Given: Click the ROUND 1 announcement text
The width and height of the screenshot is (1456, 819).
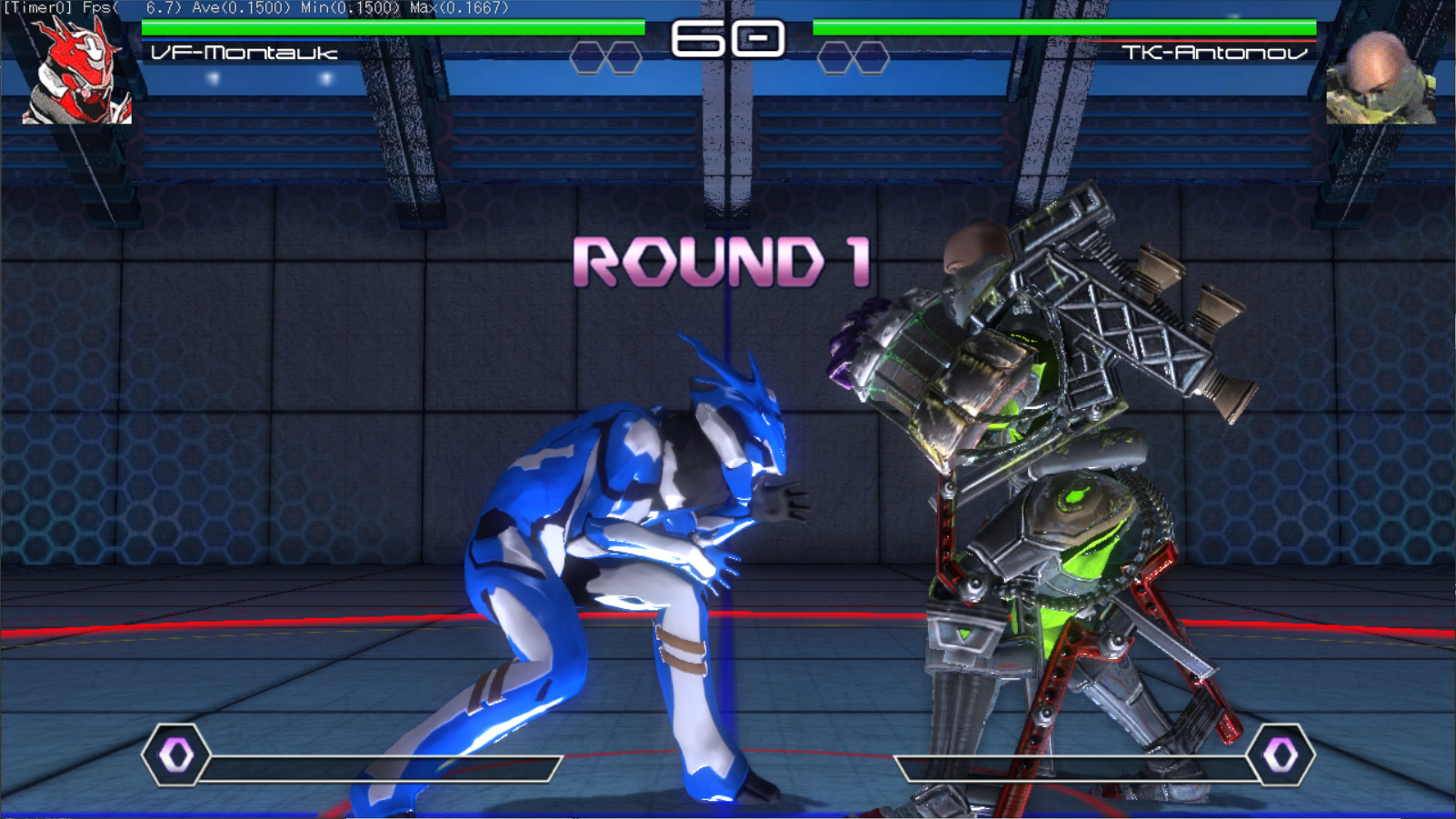Looking at the screenshot, I should click(x=723, y=264).
